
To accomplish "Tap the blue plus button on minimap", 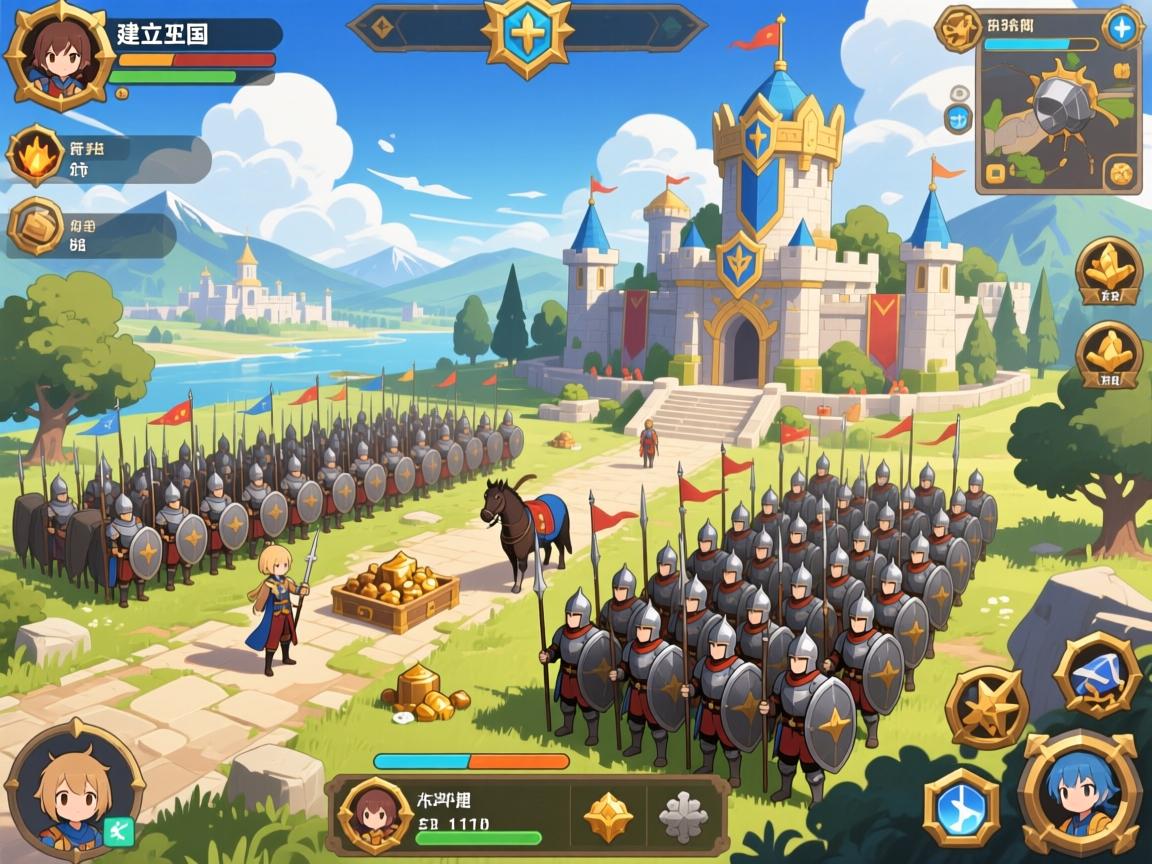I will click(x=1122, y=29).
